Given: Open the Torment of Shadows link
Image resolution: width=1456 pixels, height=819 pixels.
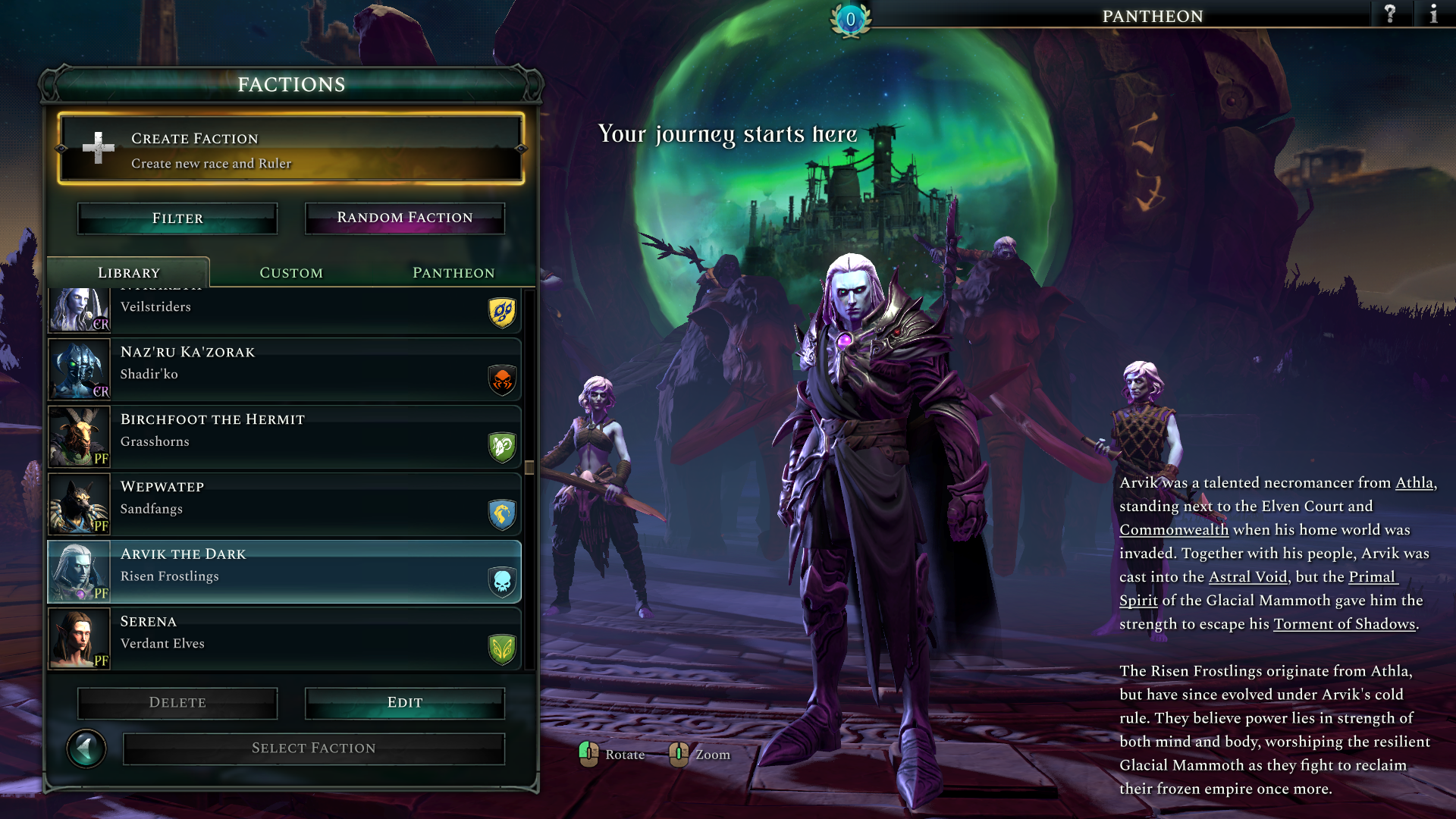Looking at the screenshot, I should pyautogui.click(x=1344, y=624).
